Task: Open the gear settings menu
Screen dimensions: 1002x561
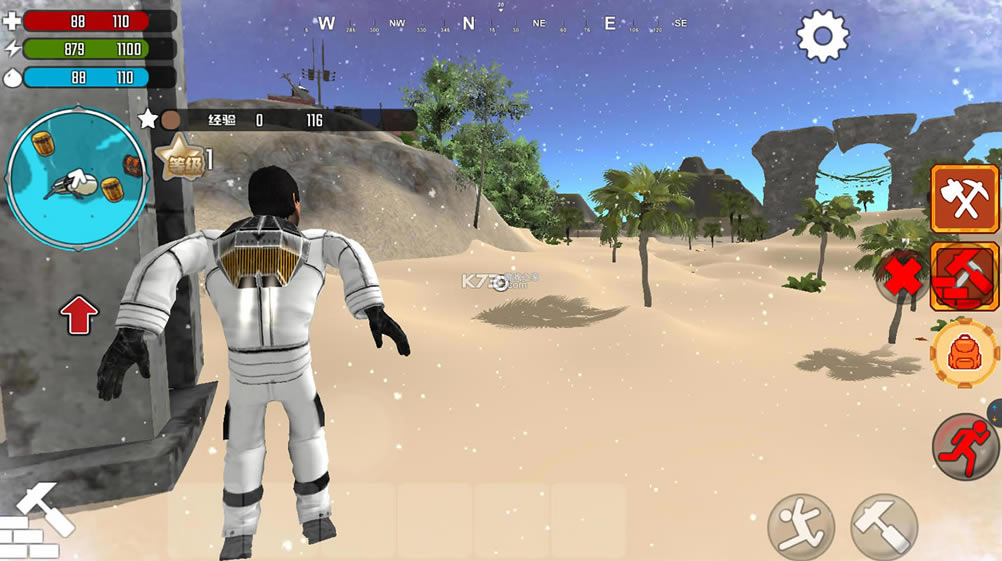Action: coord(822,36)
